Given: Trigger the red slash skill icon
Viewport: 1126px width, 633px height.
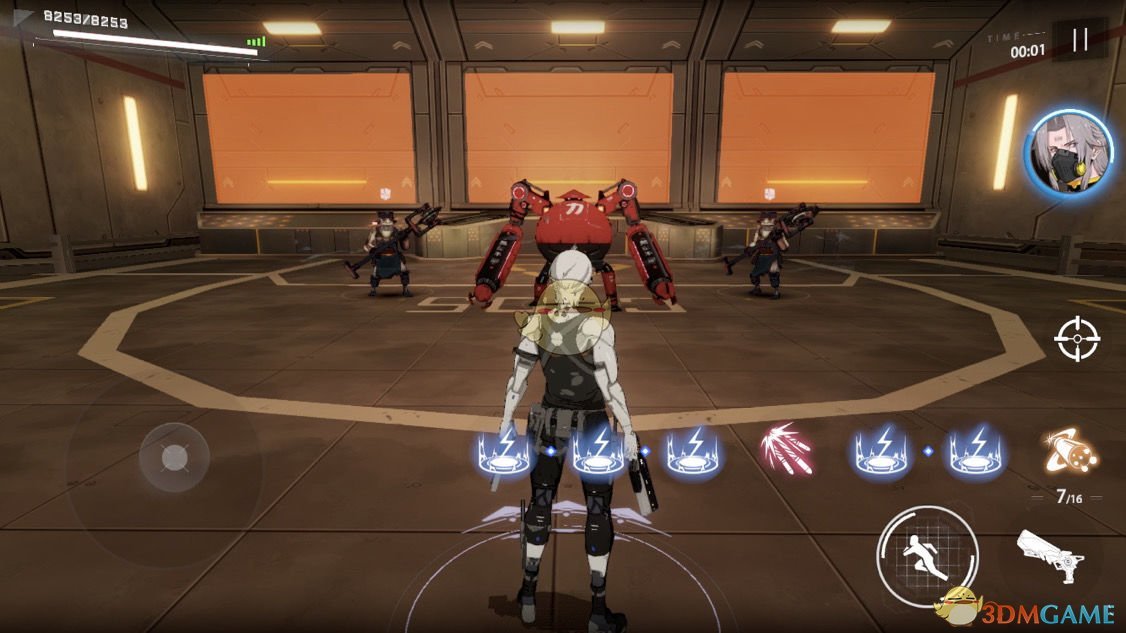Looking at the screenshot, I should coord(786,449).
